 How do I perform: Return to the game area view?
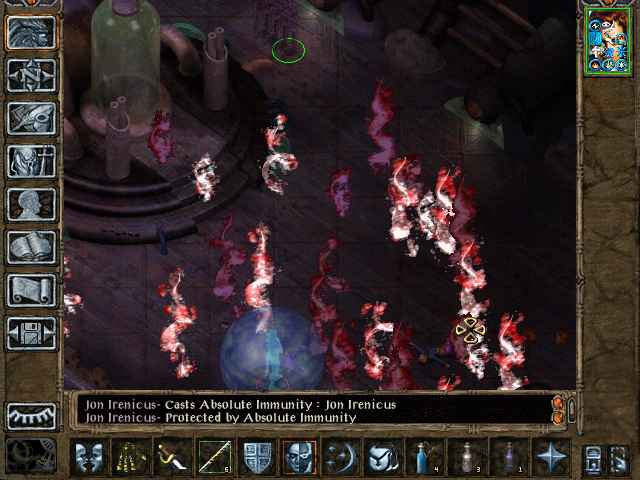[31, 32]
